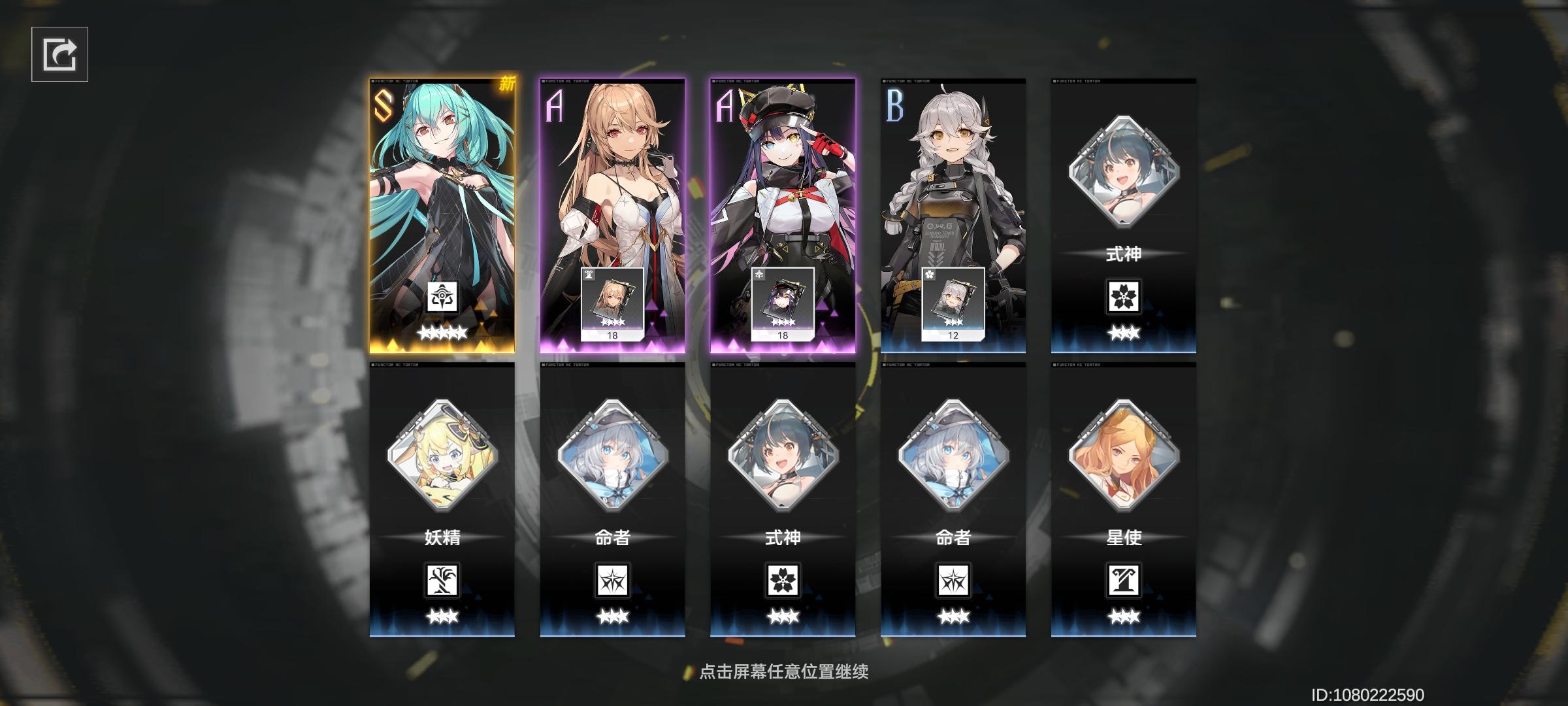The height and width of the screenshot is (706, 1568).
Task: Tap 点击屏幕任意位置继续 to continue
Action: (784, 671)
